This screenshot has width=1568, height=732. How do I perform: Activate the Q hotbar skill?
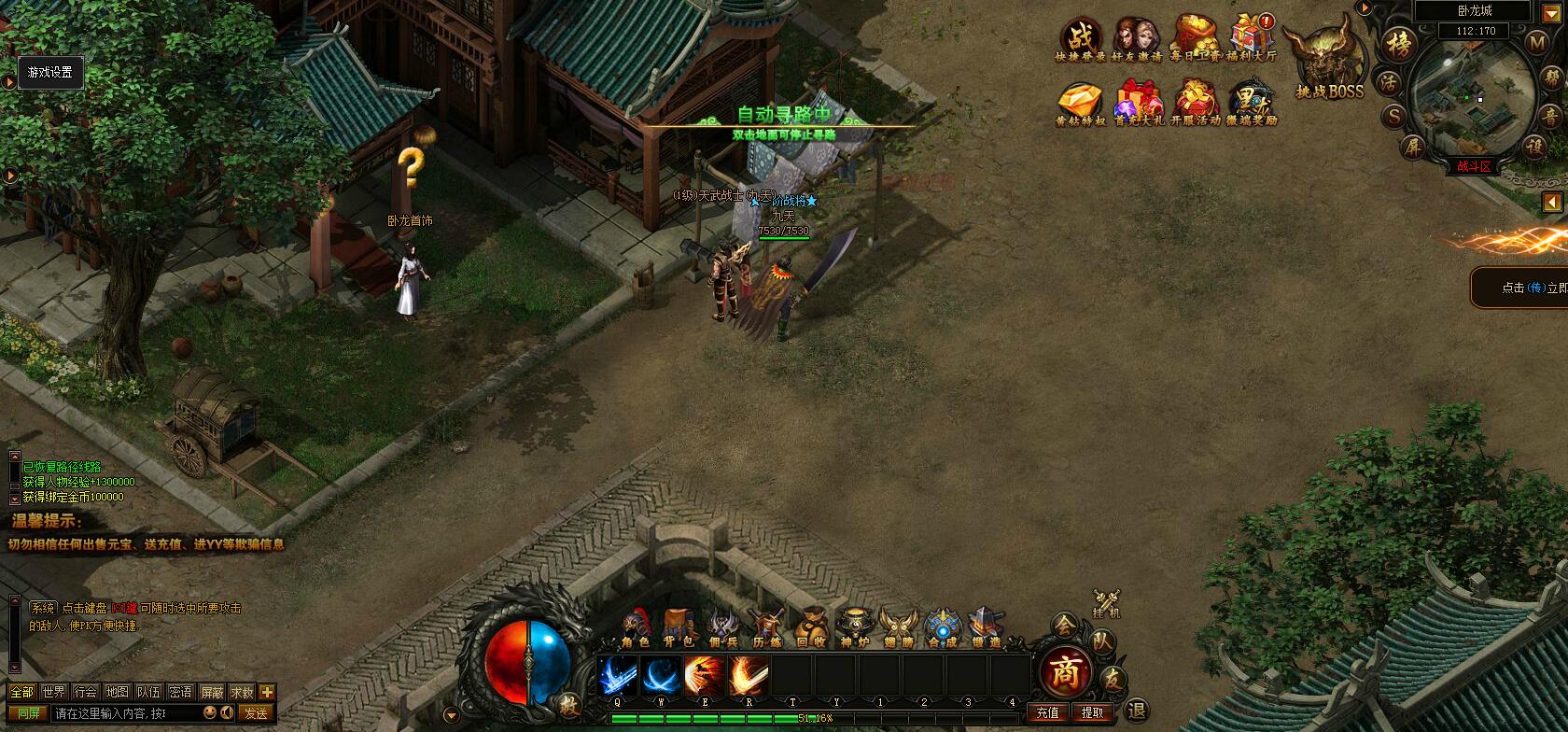618,676
